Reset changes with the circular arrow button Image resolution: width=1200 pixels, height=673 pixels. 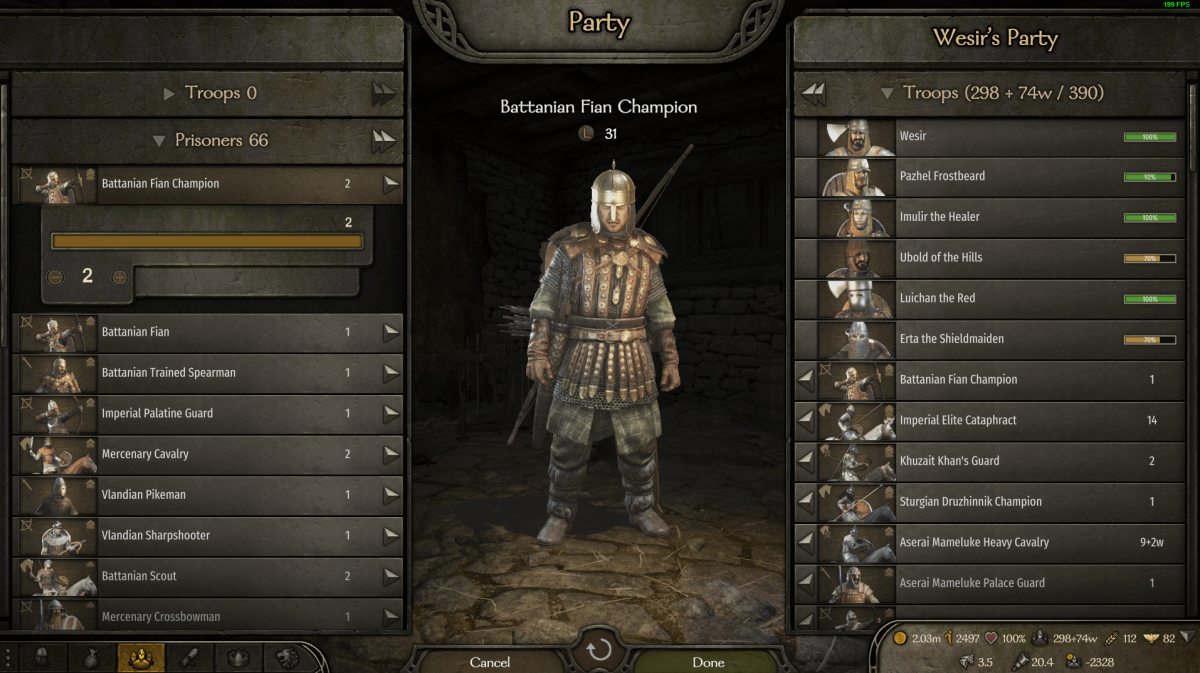point(599,651)
